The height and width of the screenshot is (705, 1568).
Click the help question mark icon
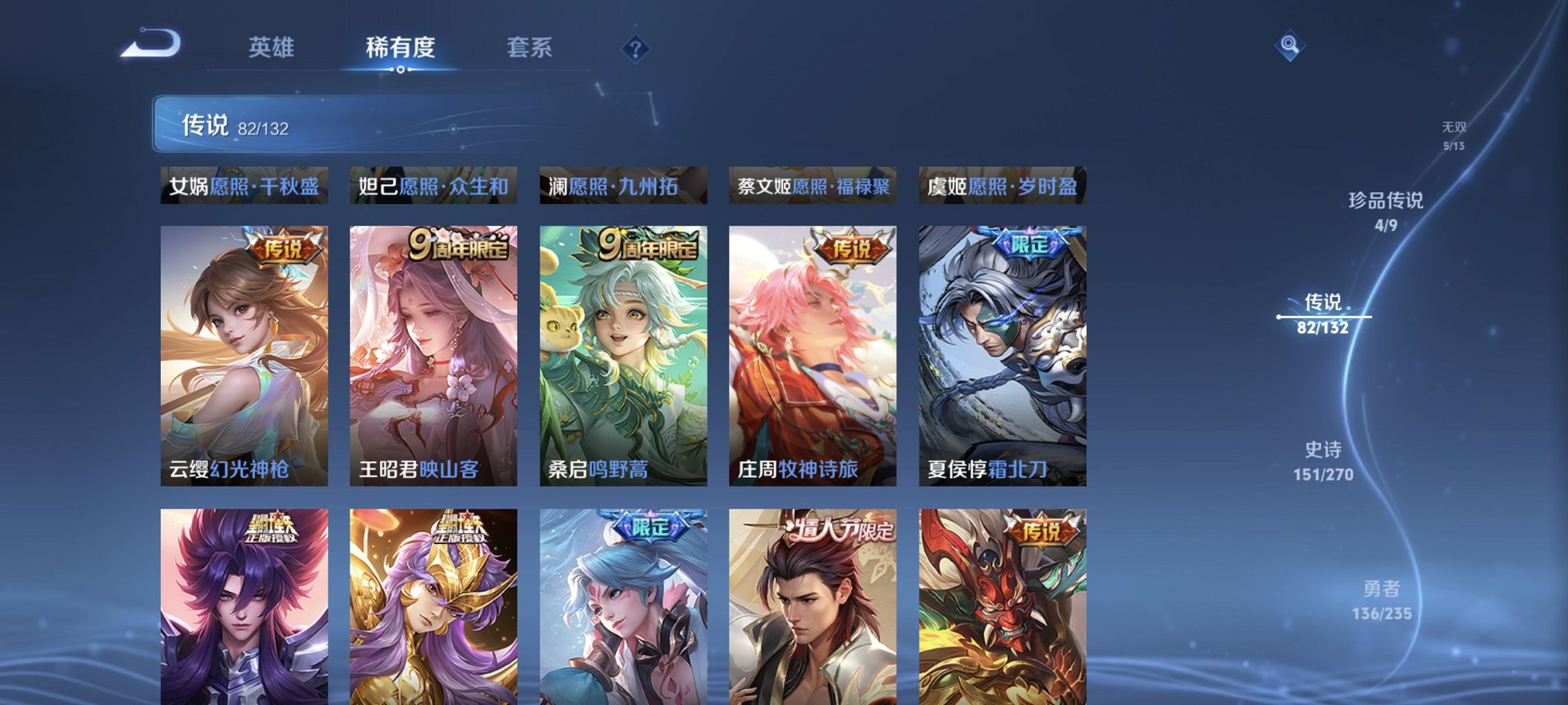coord(636,48)
